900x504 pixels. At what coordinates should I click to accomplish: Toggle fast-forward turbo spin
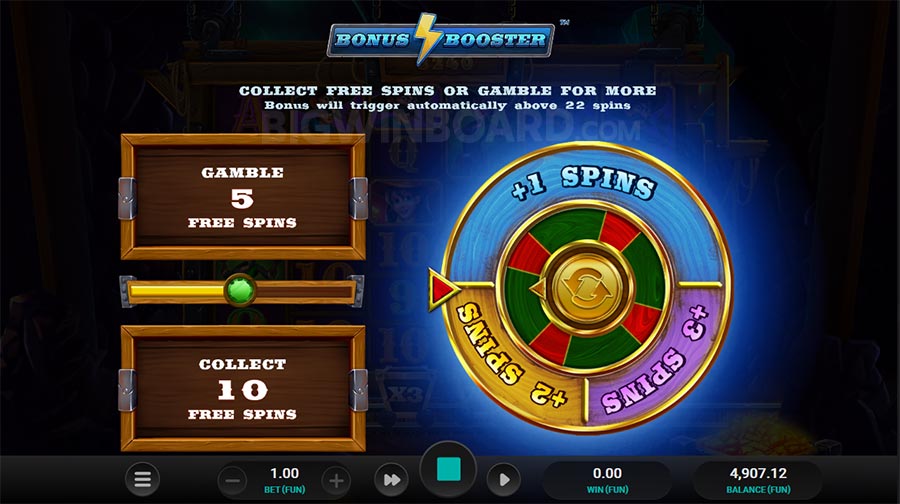(390, 480)
